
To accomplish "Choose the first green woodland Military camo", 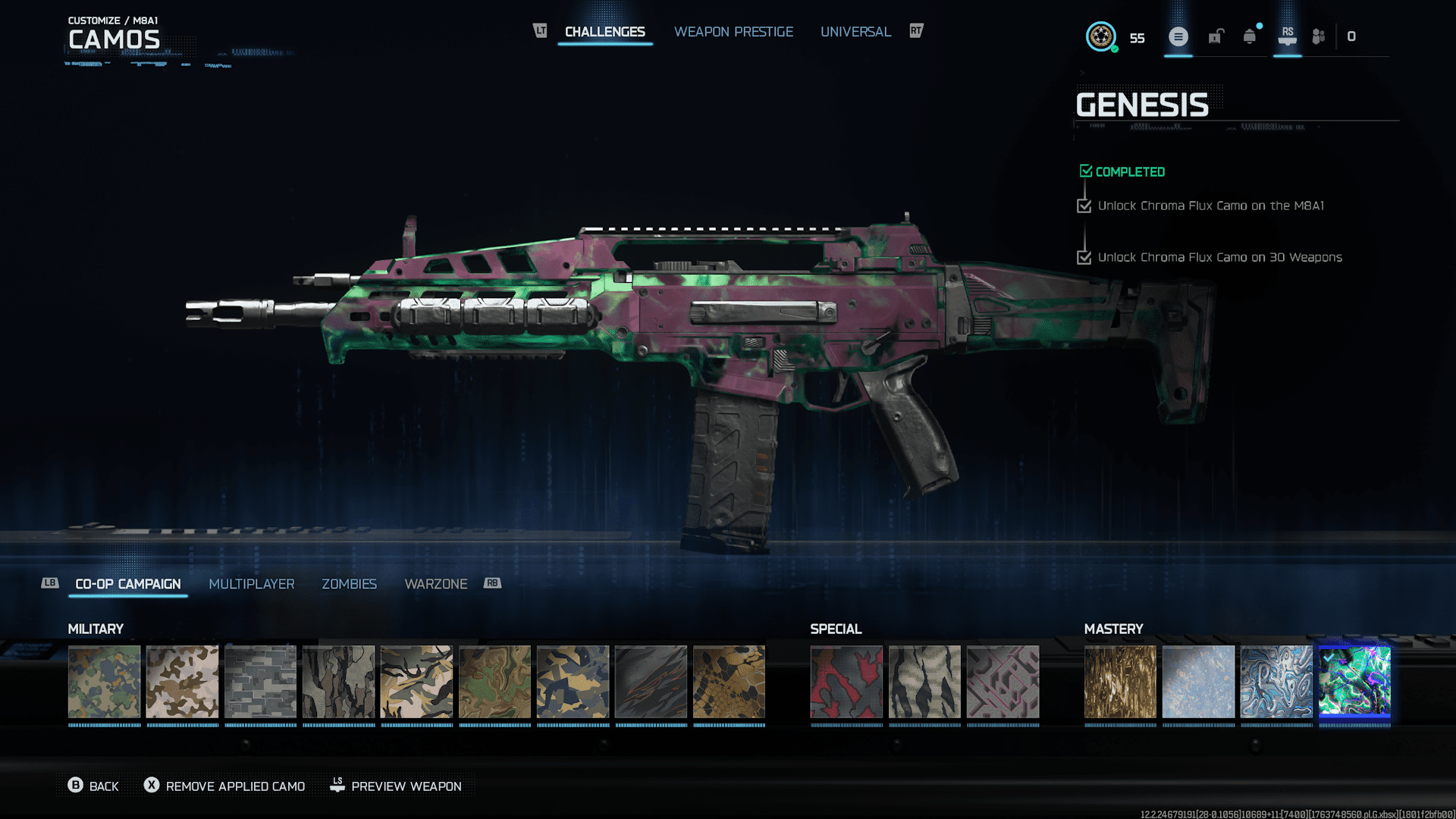I will click(x=105, y=682).
